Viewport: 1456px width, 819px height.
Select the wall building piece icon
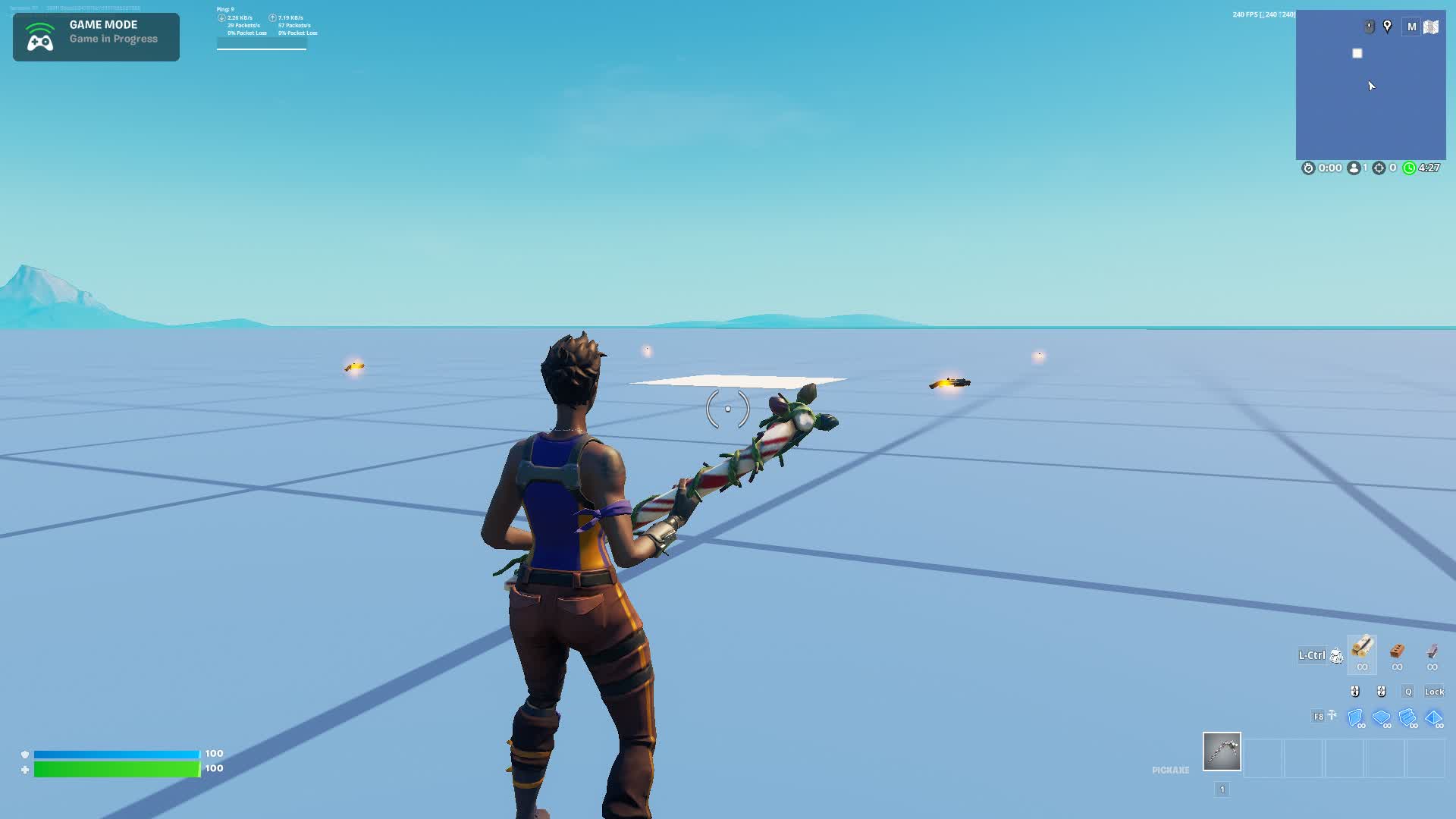pos(1355,717)
